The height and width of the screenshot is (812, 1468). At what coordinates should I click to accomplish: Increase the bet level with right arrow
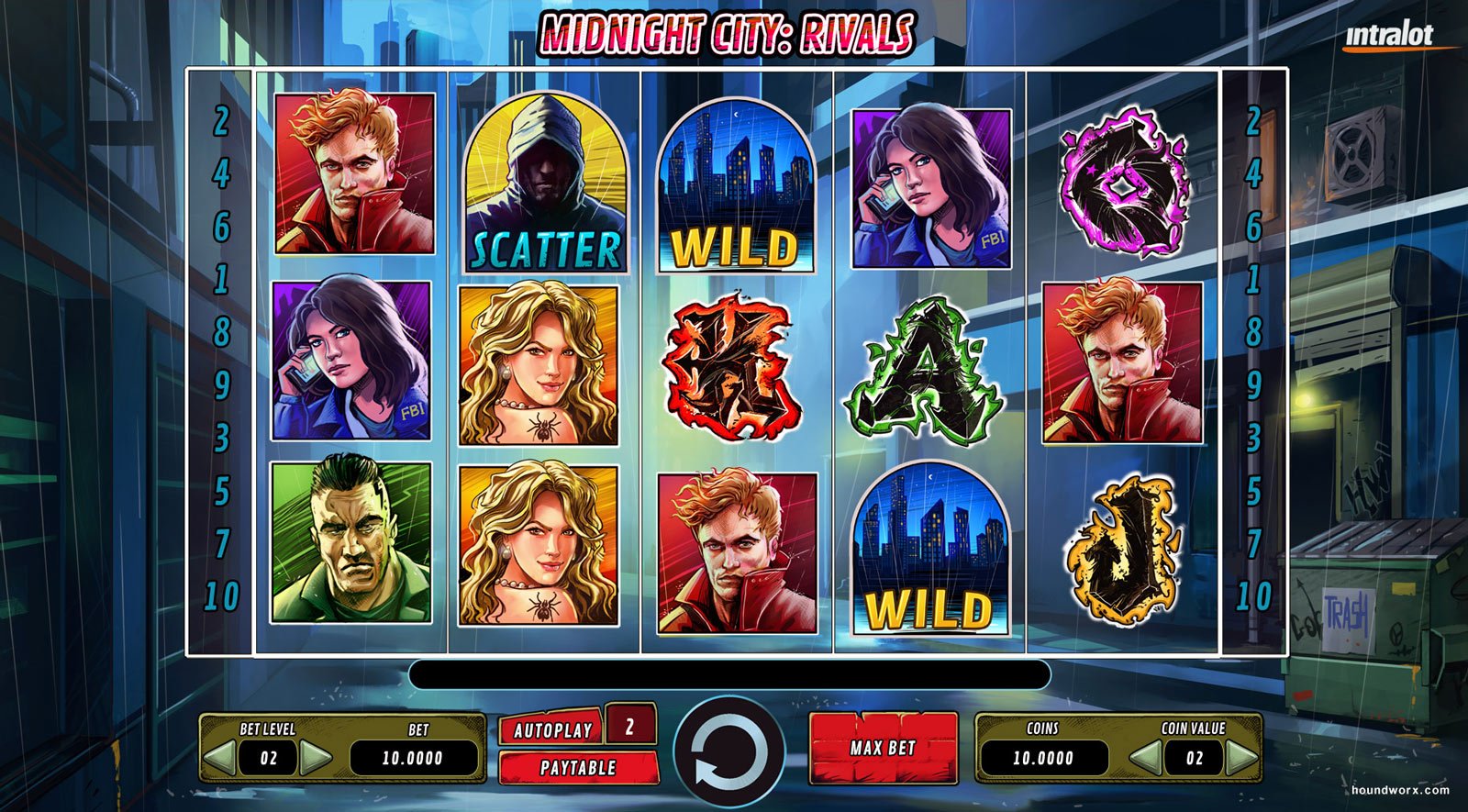pyautogui.click(x=316, y=758)
